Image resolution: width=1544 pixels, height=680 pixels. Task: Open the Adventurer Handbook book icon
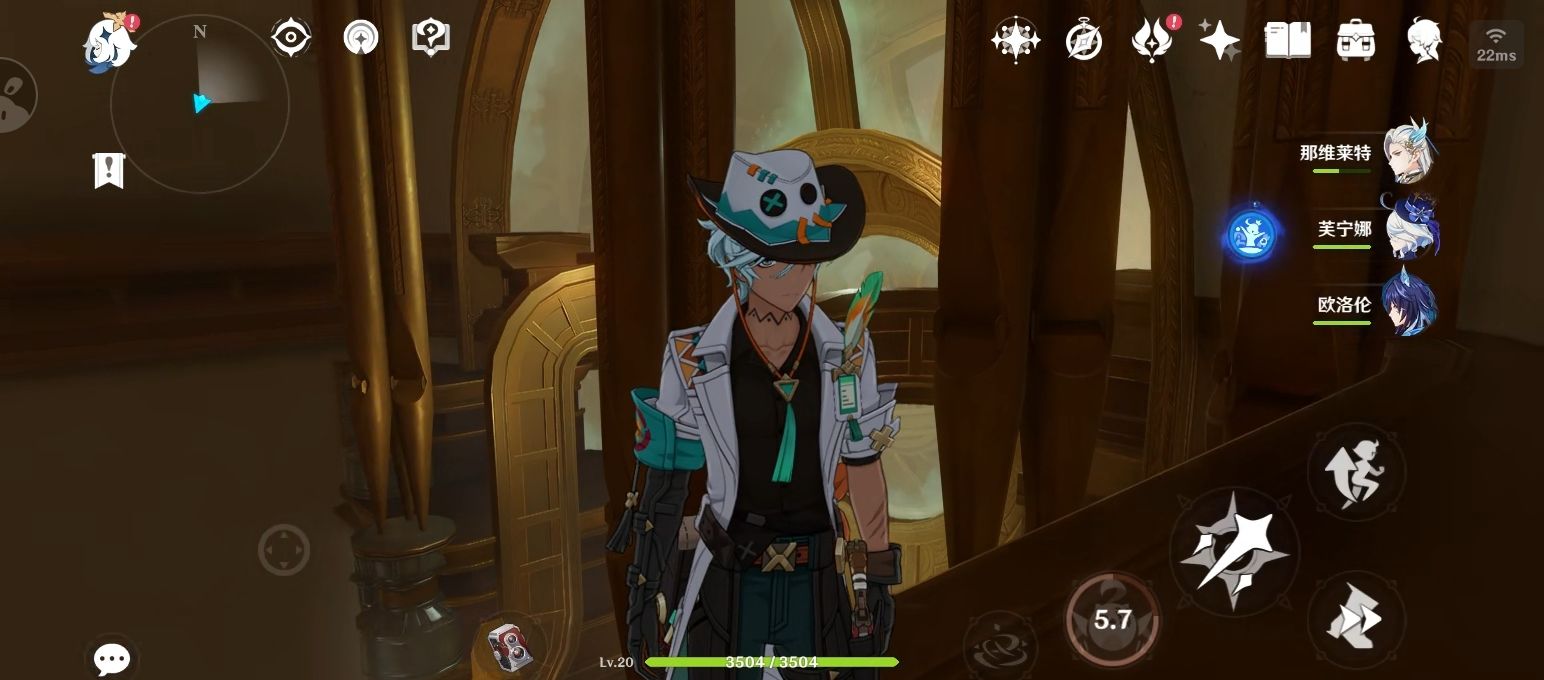click(x=1287, y=41)
